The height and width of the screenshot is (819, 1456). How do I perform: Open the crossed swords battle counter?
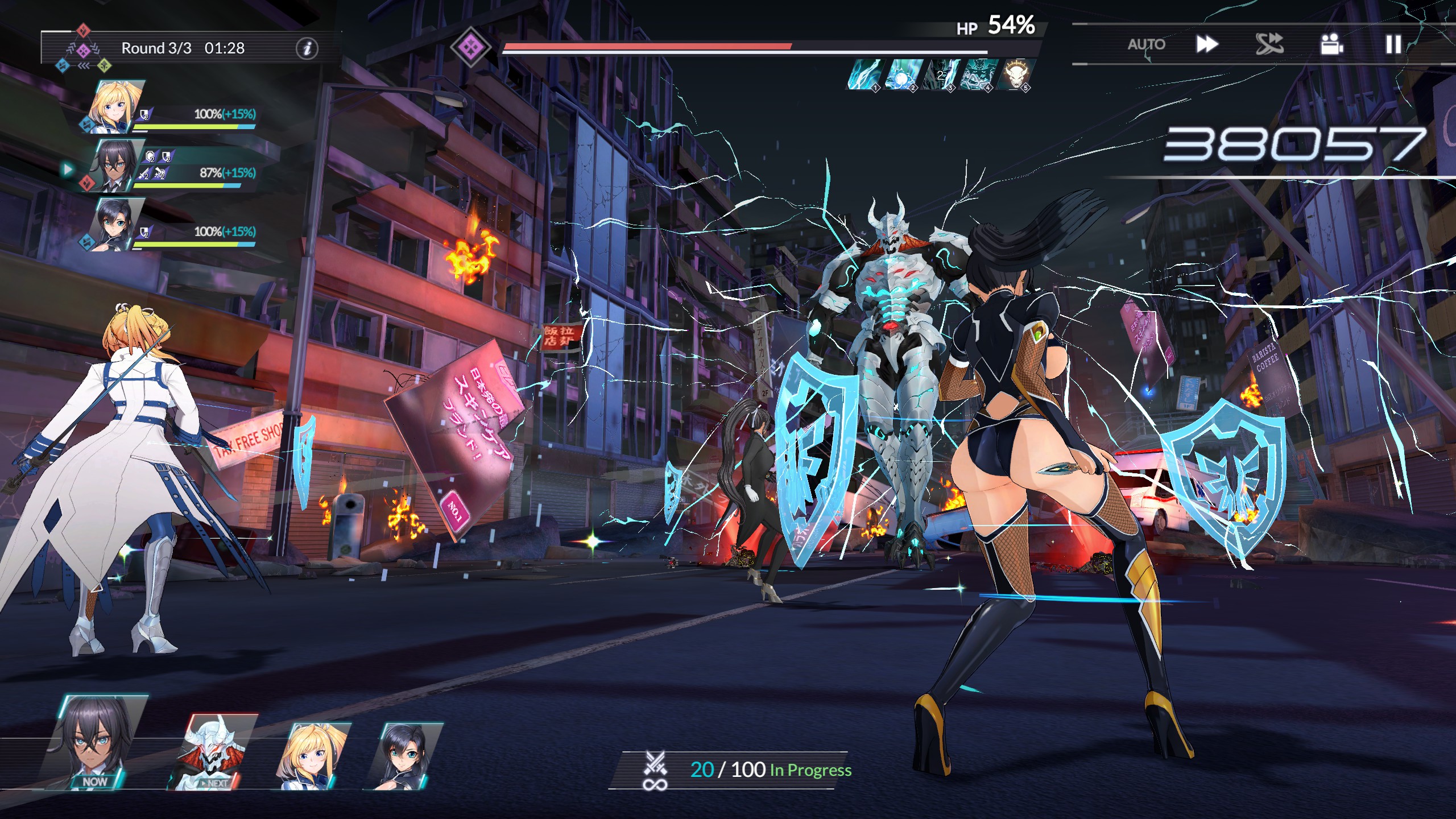click(655, 770)
